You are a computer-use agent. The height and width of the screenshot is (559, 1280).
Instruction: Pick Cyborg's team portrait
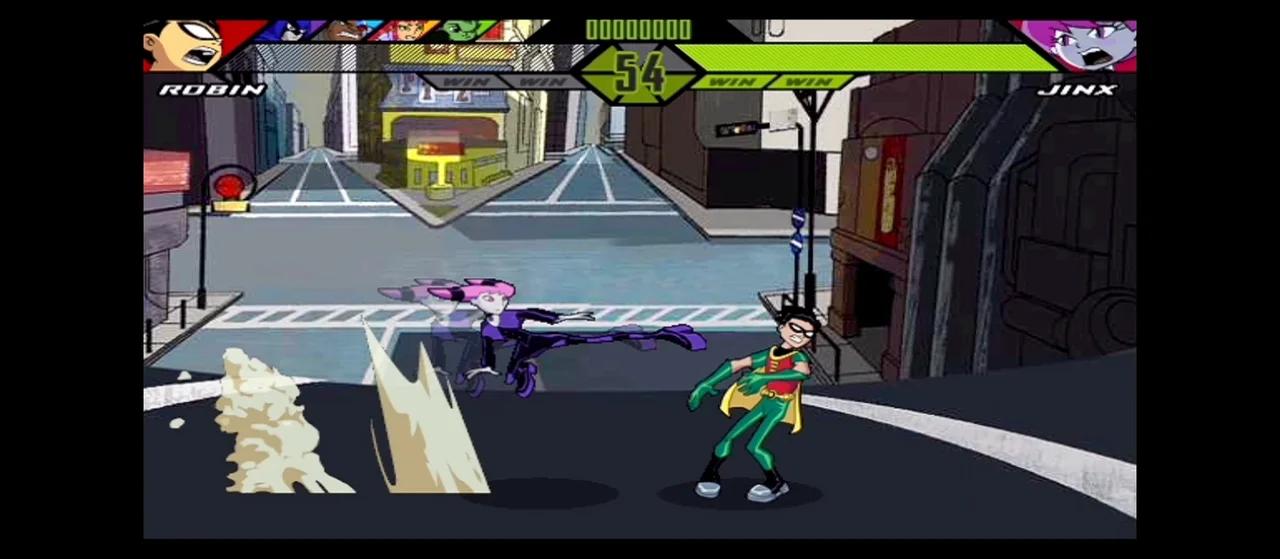click(343, 30)
